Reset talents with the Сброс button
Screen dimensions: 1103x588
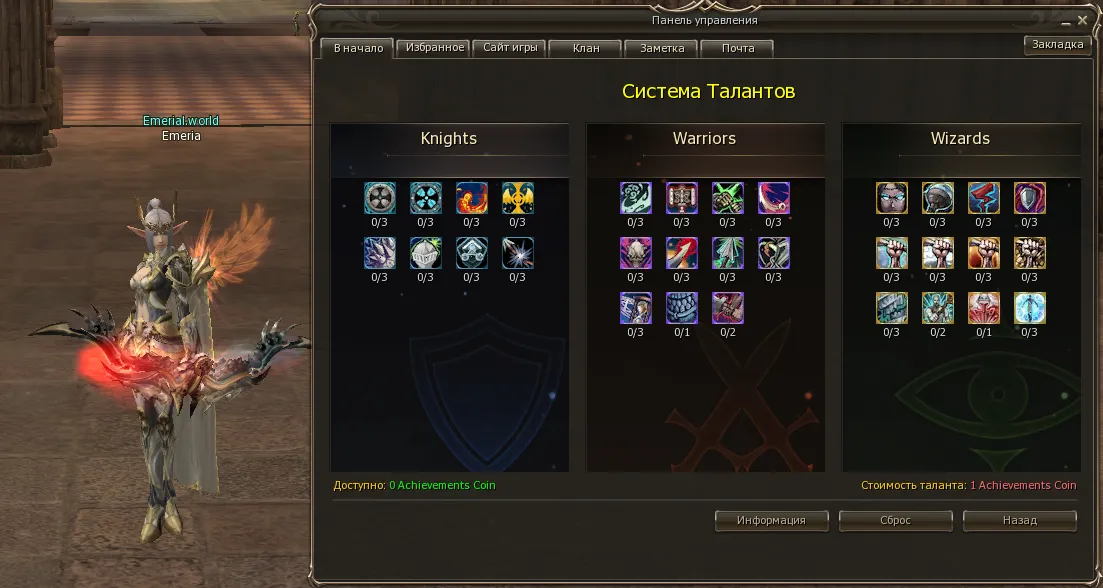(x=895, y=520)
